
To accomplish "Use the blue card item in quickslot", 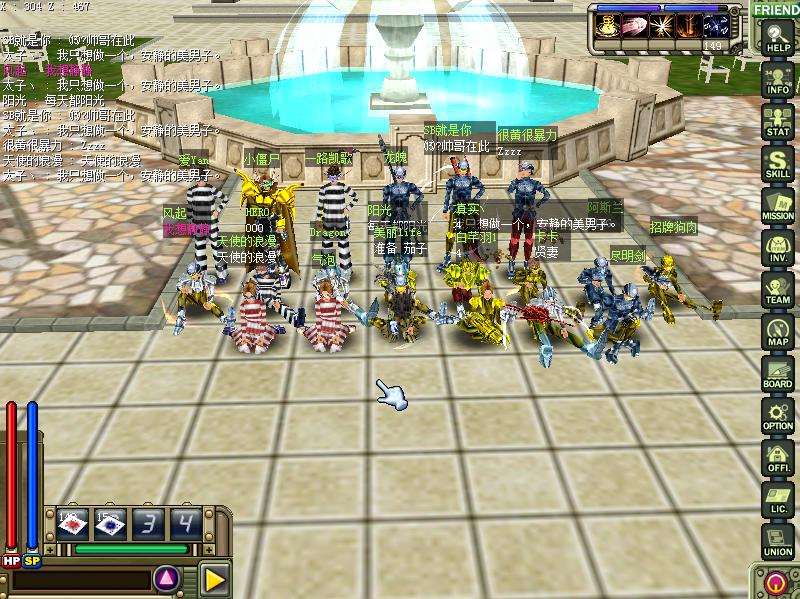I will (109, 523).
